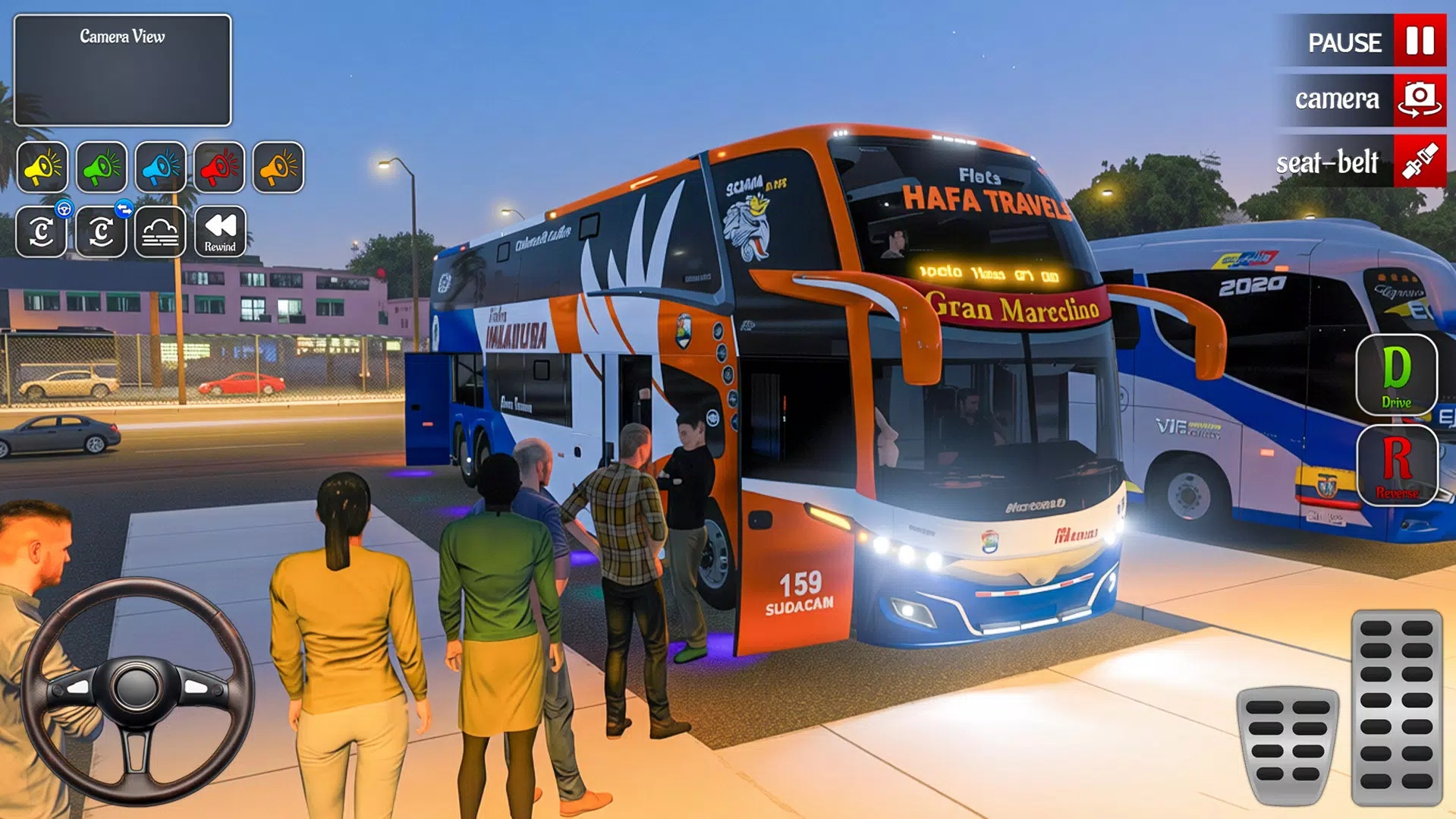Viewport: 1456px width, 819px height.
Task: Open the weather change icon
Action: 159,232
